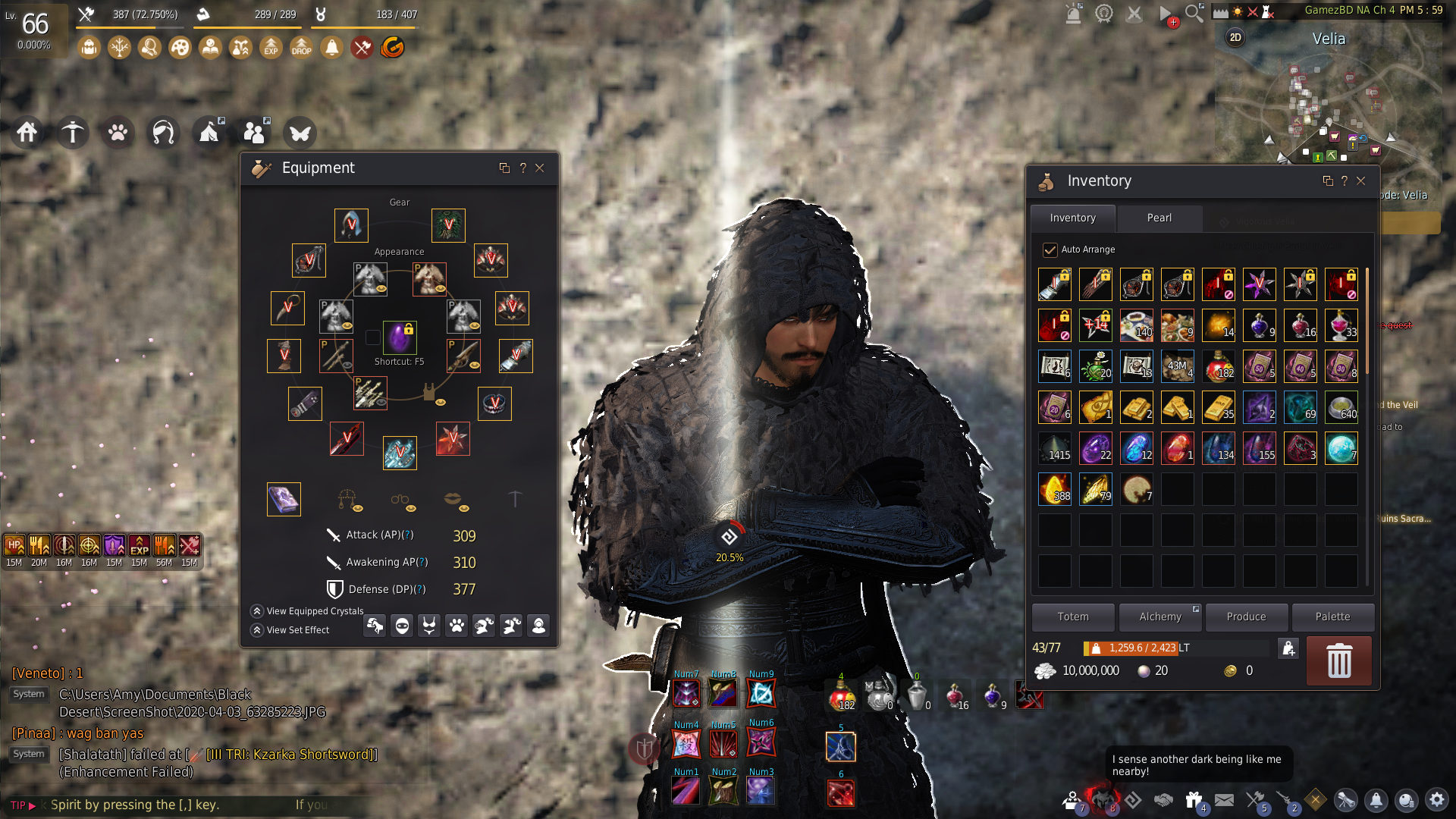Expand View Equipped Crystals
Viewport: 1456px width, 819px height.
pyautogui.click(x=257, y=611)
